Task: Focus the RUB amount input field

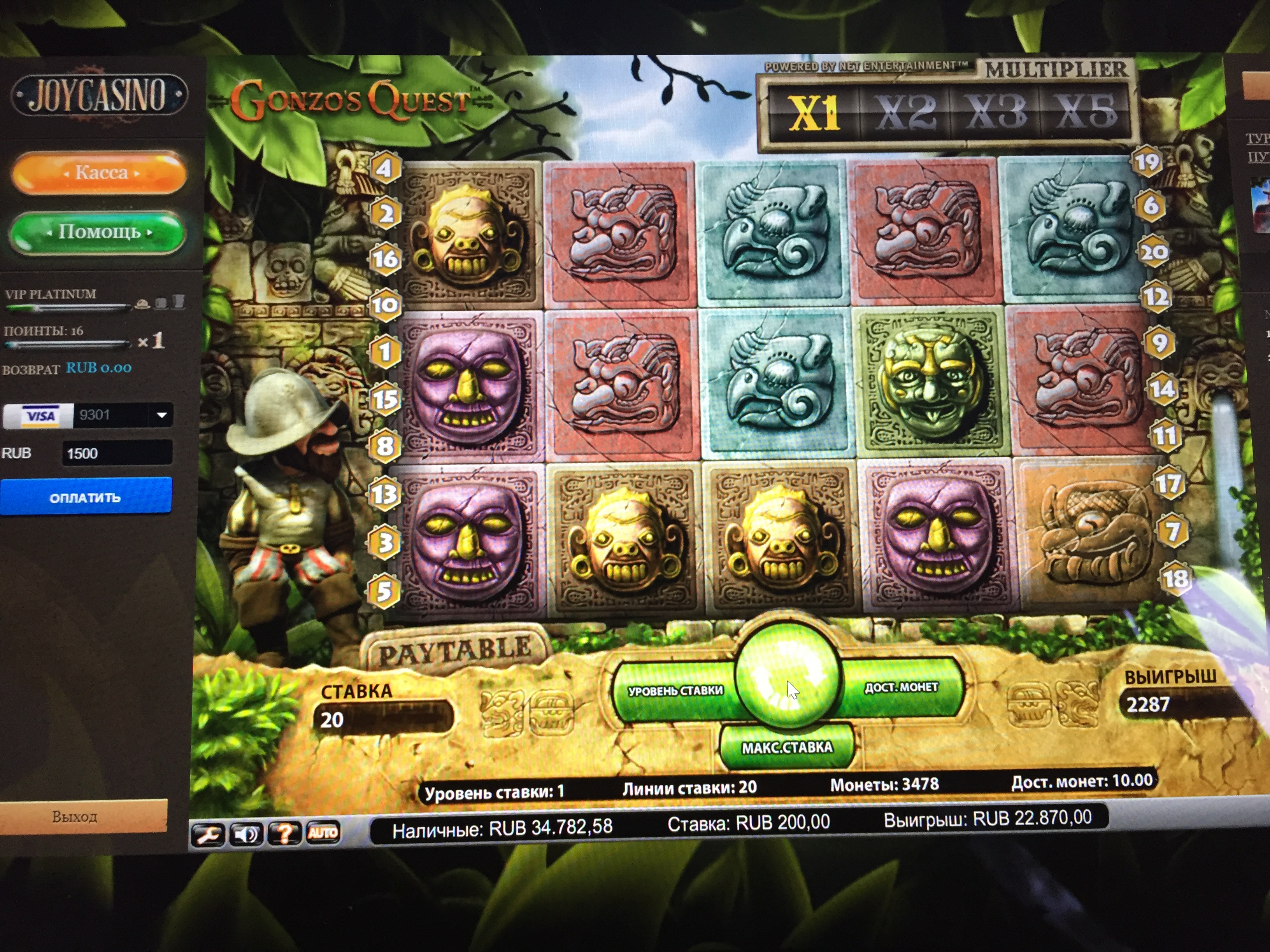Action: click(x=117, y=453)
